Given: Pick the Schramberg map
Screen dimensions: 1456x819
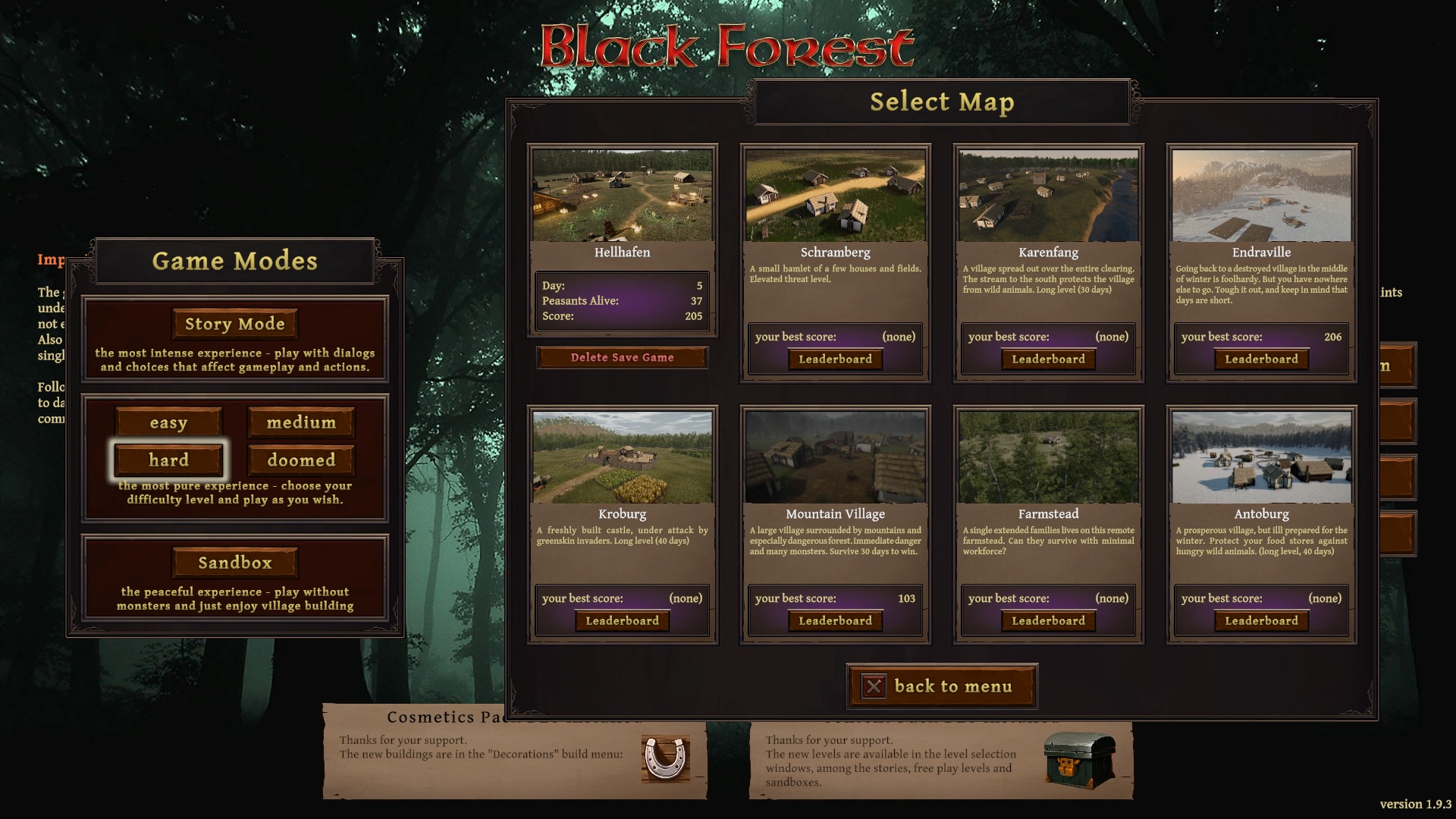Looking at the screenshot, I should [835, 196].
